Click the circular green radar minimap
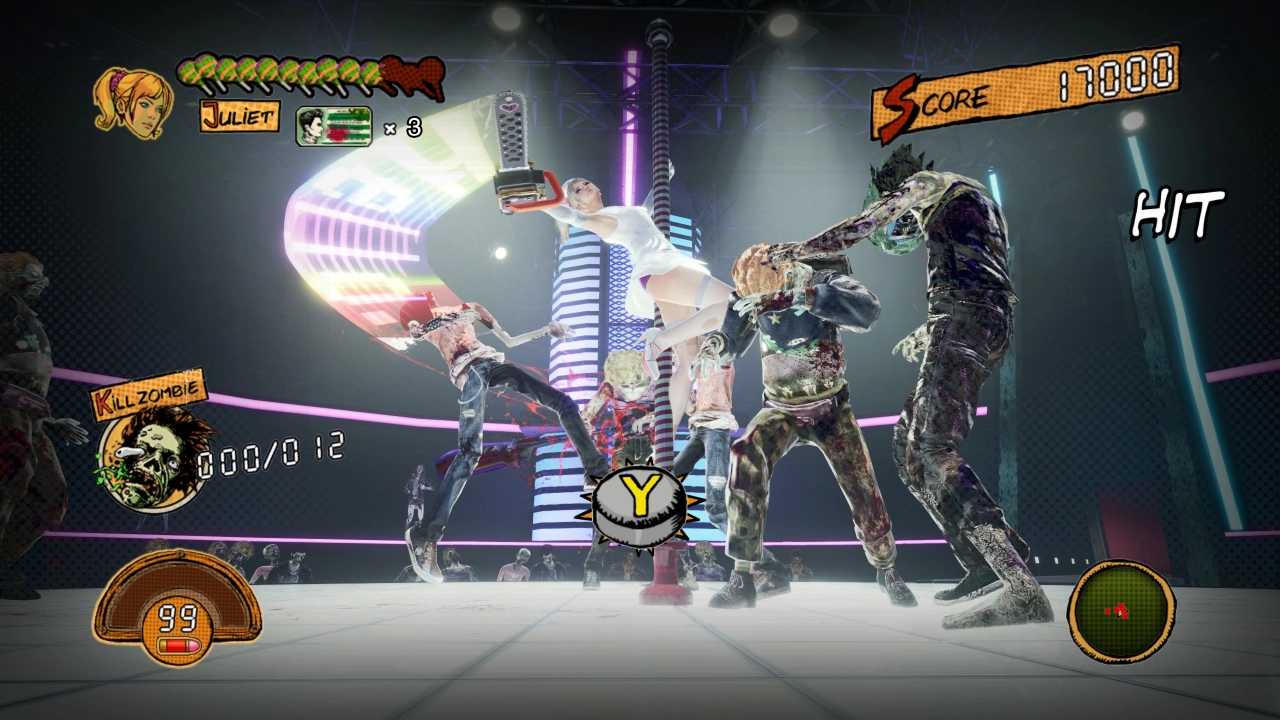The image size is (1280, 720). click(1121, 610)
